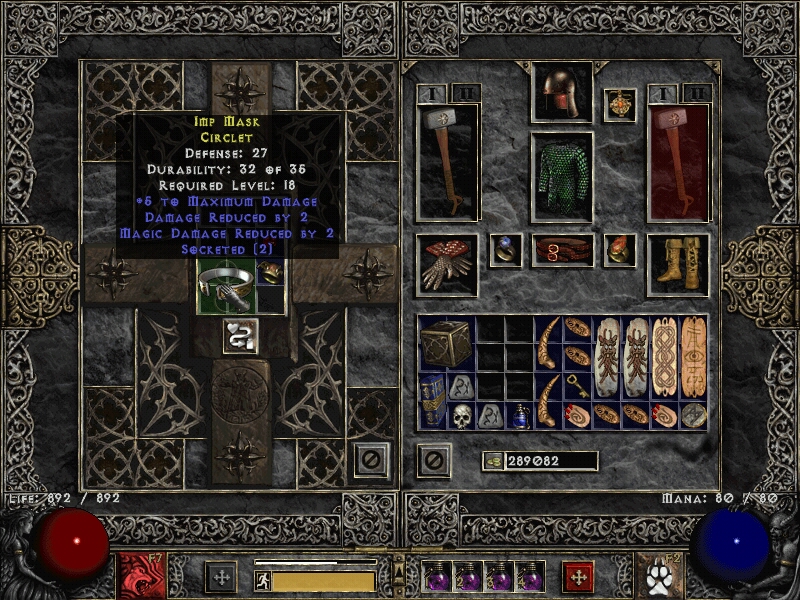Viewport: 800px width, 600px height.
Task: Click the equipped gloves slot
Action: click(x=447, y=264)
